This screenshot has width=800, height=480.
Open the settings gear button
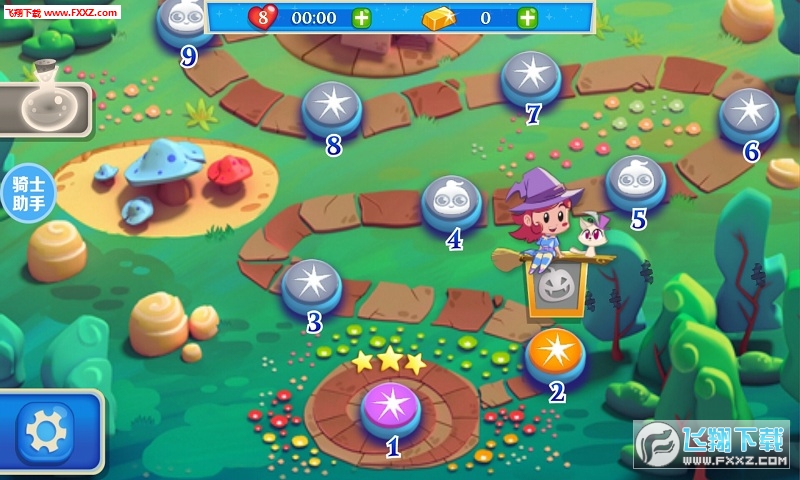(x=45, y=431)
